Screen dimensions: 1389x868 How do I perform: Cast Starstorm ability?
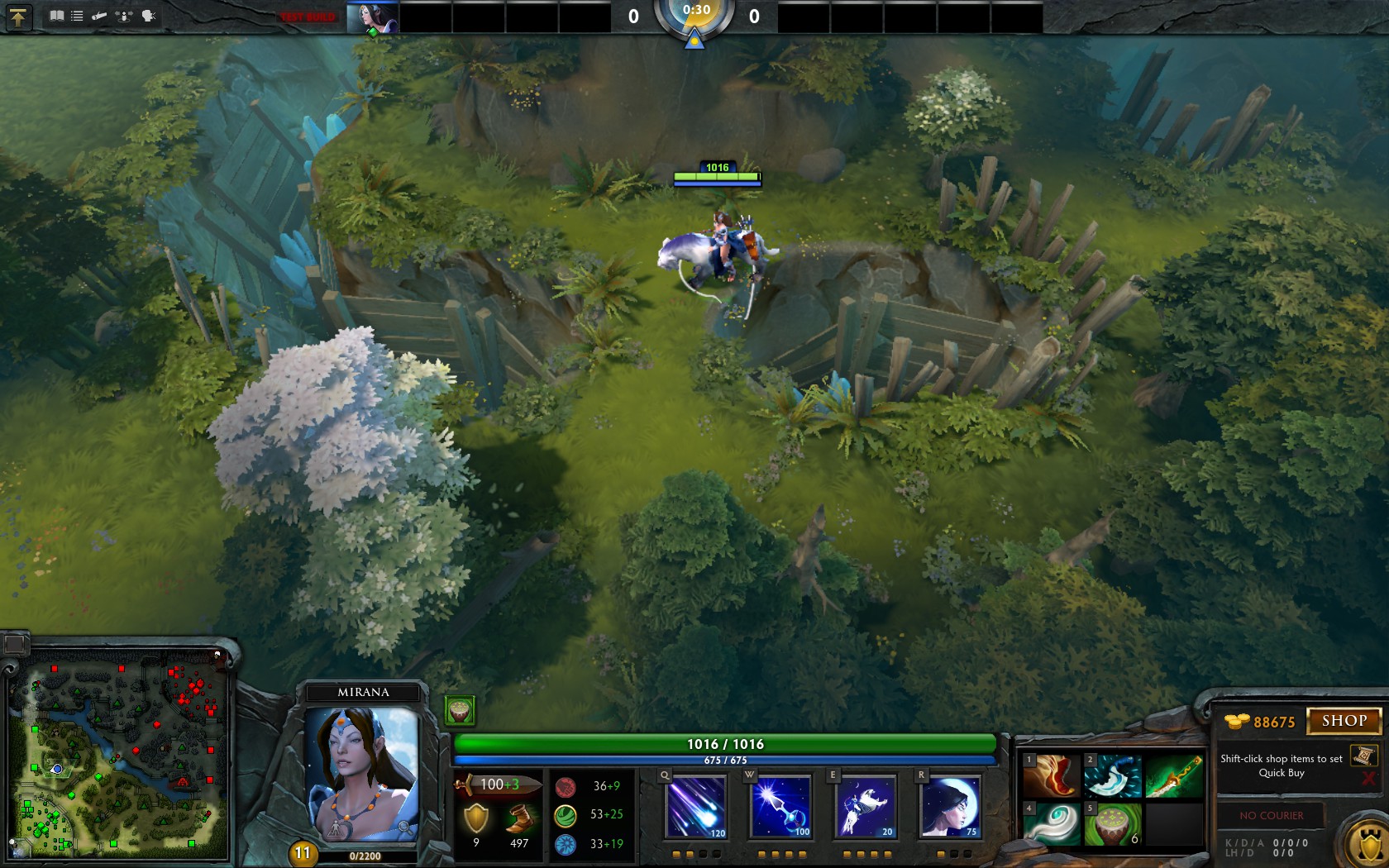(696, 806)
